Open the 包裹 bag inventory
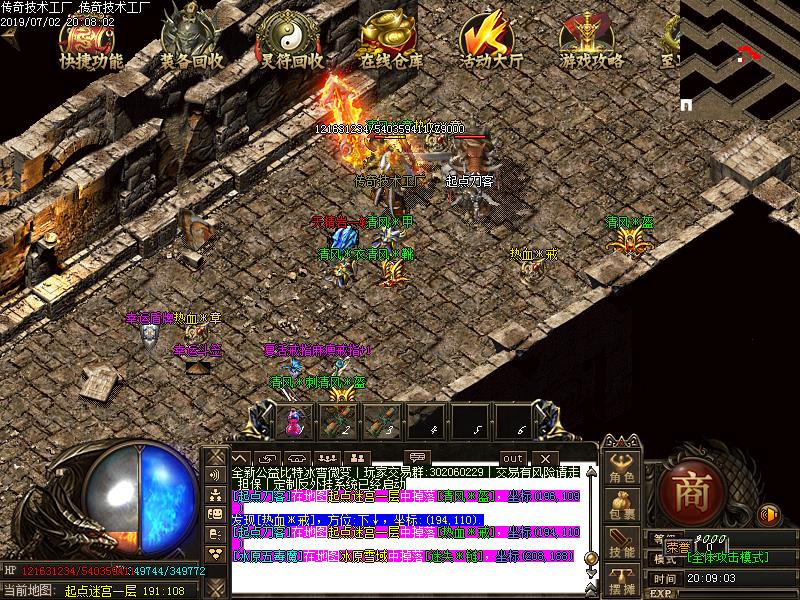The width and height of the screenshot is (800, 600). [x=622, y=505]
